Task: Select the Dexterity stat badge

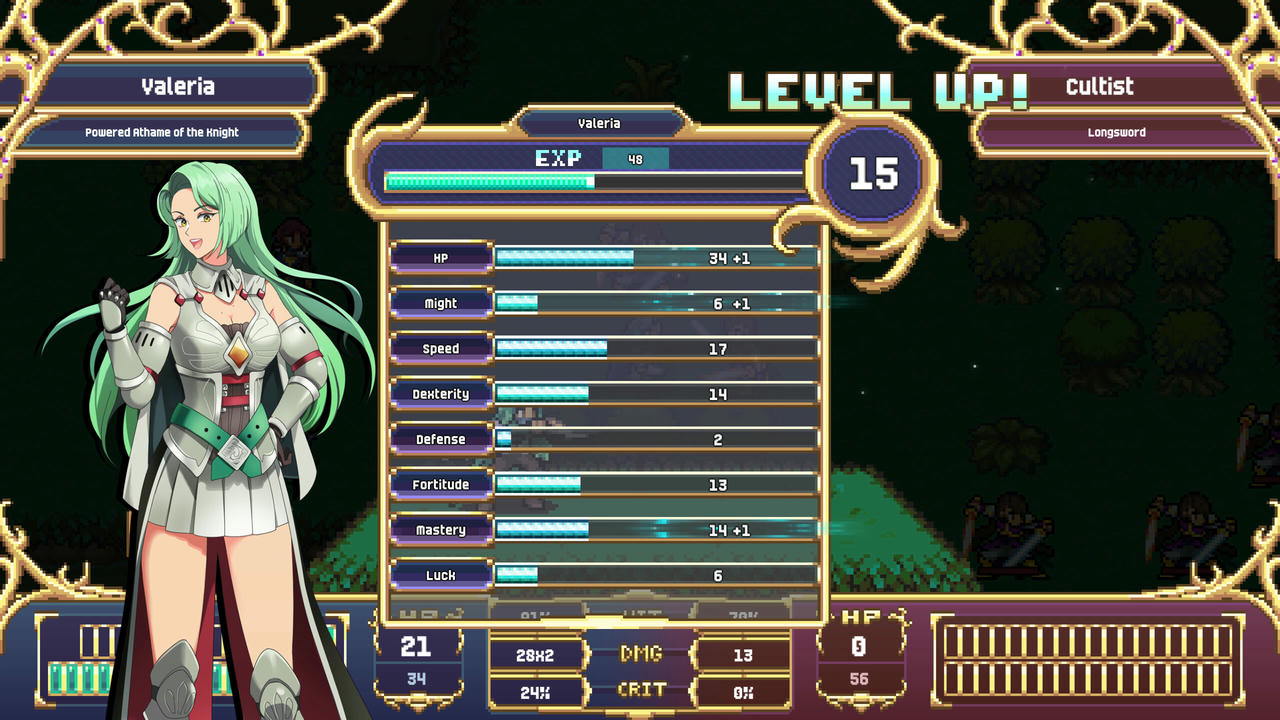Action: 440,394
